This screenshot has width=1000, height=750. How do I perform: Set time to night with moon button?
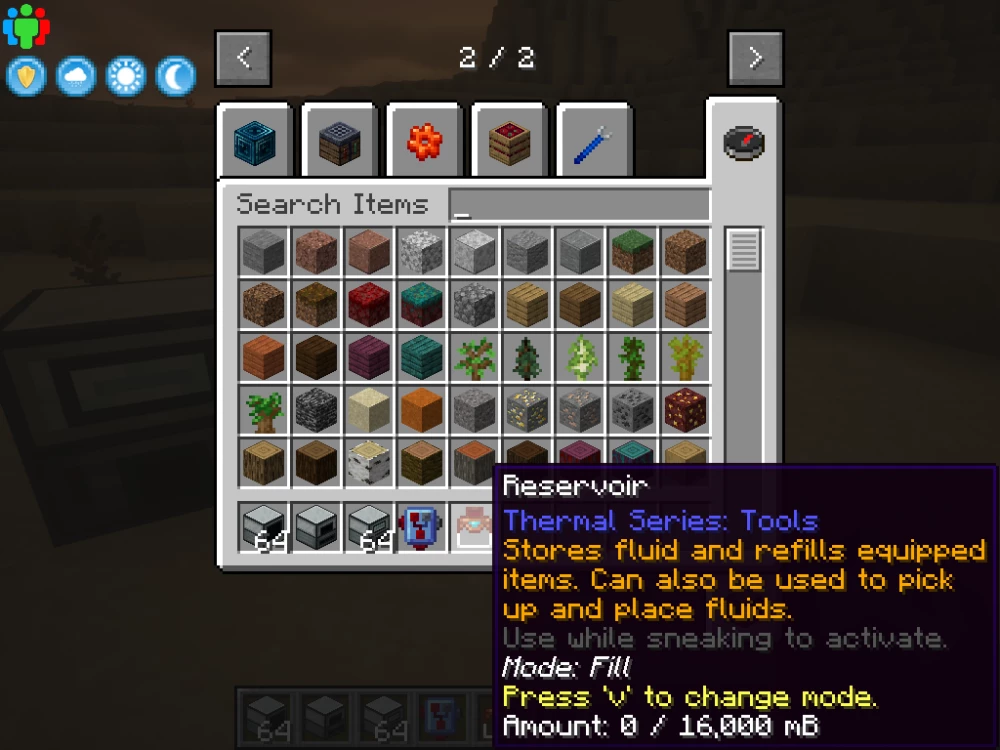[176, 77]
